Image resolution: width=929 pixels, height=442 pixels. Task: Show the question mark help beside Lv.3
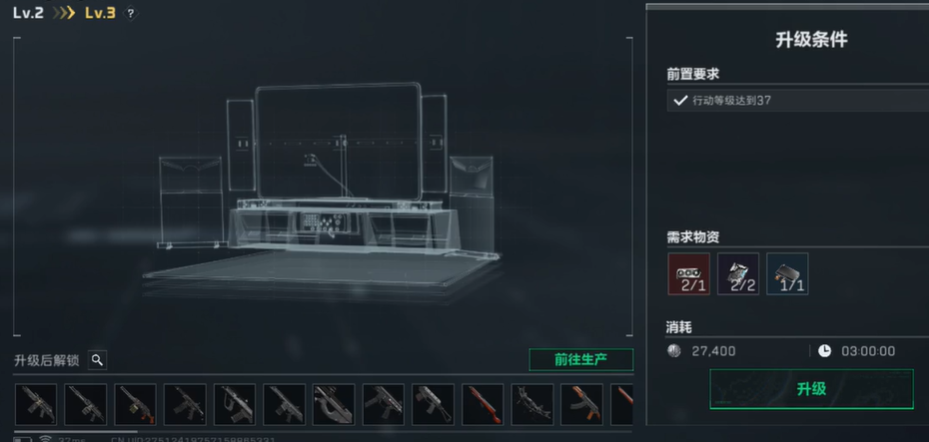coord(131,14)
